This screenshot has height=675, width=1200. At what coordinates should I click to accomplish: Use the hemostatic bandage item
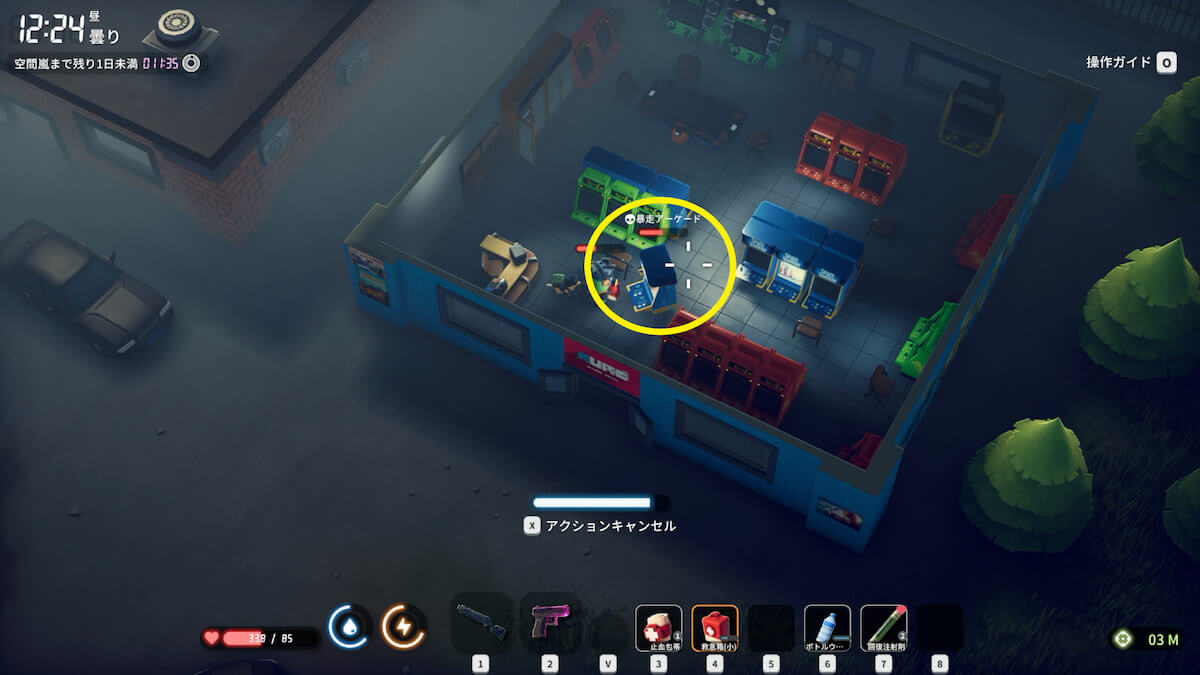coord(658,628)
